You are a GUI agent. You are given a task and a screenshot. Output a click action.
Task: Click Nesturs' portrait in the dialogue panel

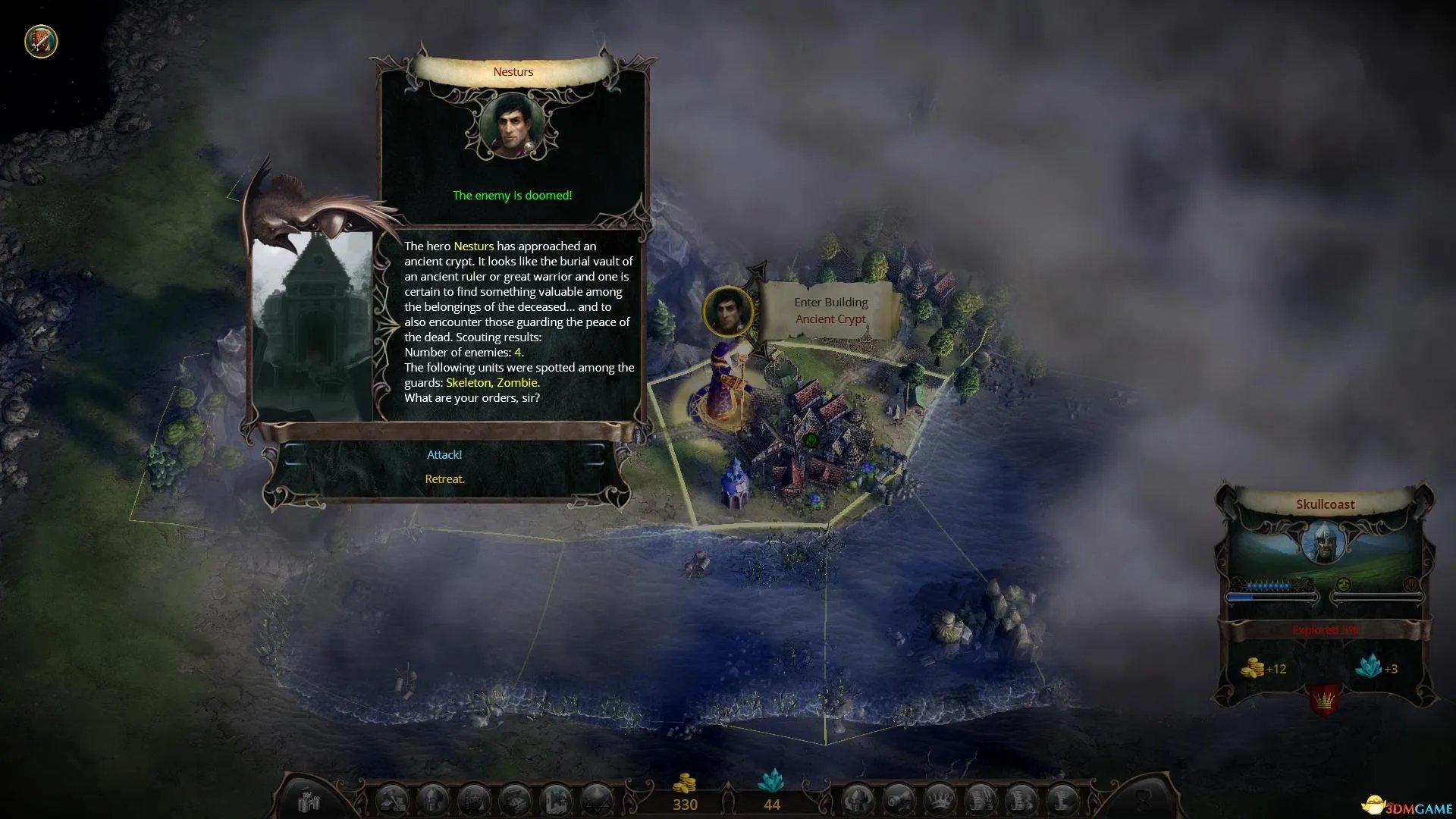click(x=513, y=127)
